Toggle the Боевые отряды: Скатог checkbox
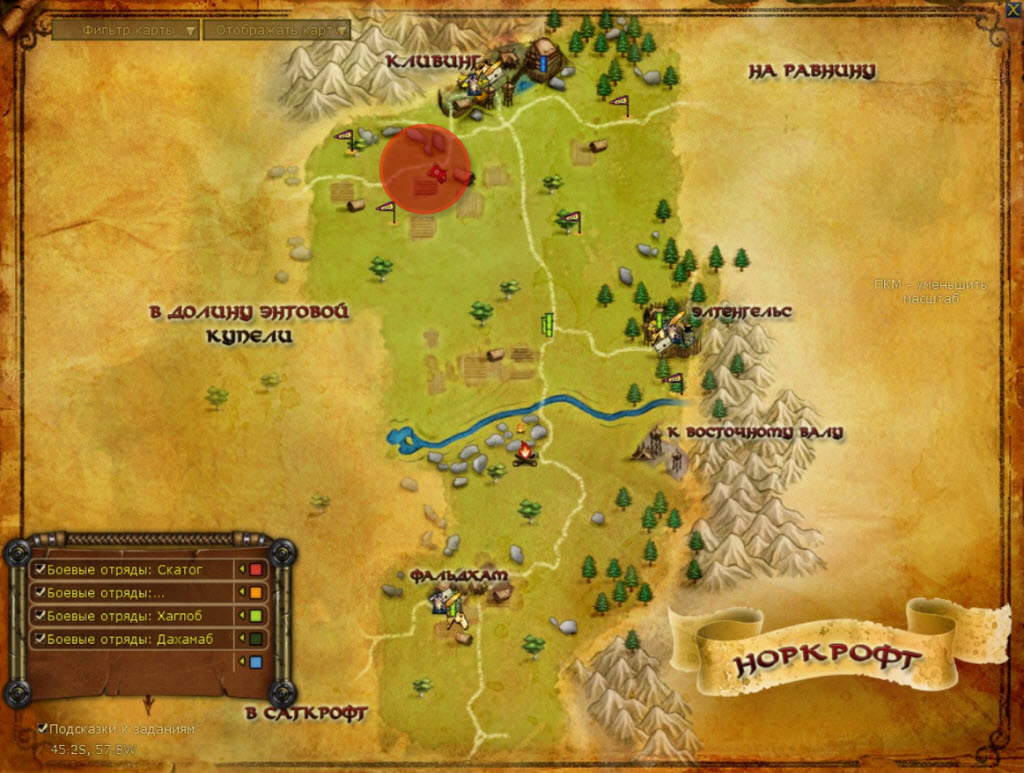Viewport: 1024px width, 773px height. click(x=41, y=570)
